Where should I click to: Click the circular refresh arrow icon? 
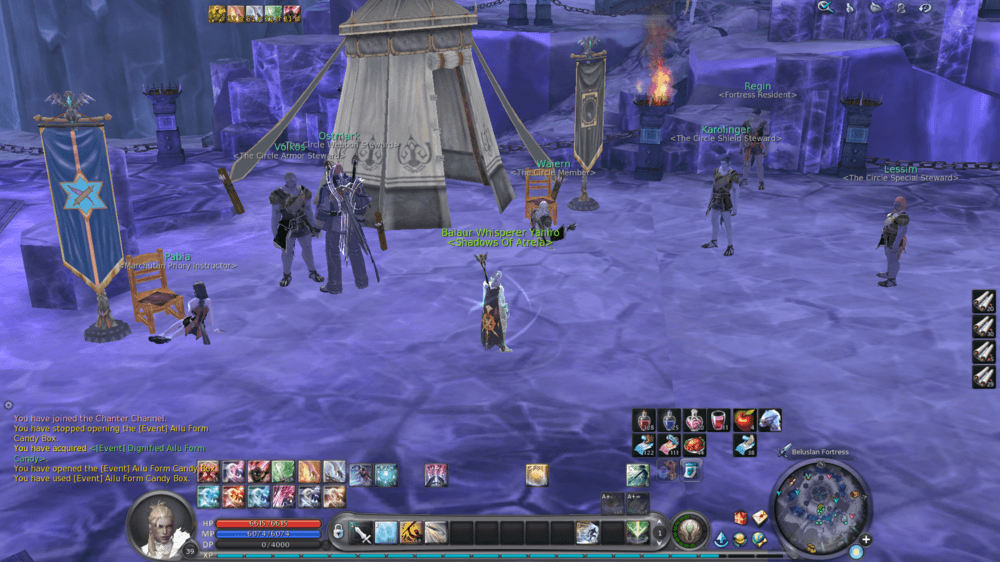[925, 7]
